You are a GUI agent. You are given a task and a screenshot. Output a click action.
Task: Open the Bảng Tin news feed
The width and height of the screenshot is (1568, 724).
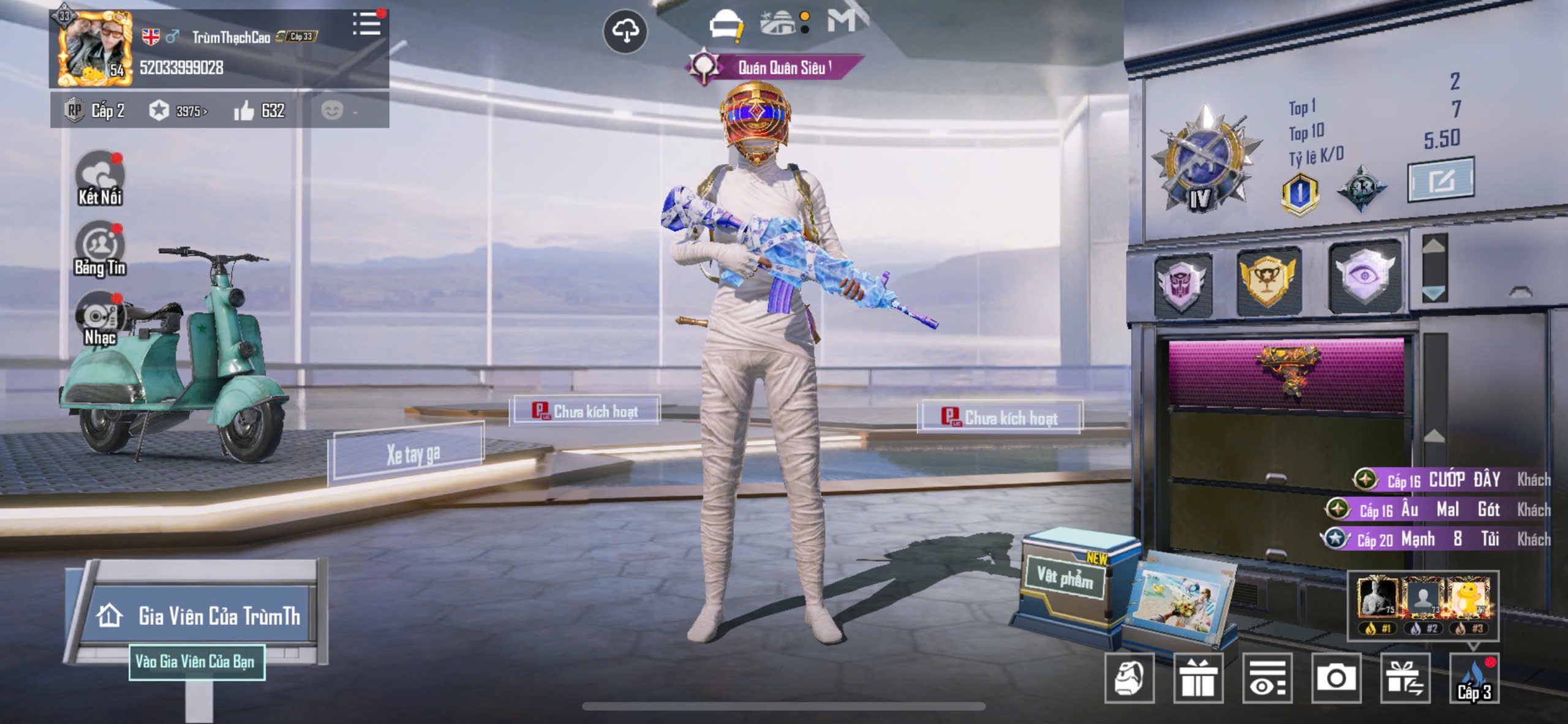[x=100, y=249]
